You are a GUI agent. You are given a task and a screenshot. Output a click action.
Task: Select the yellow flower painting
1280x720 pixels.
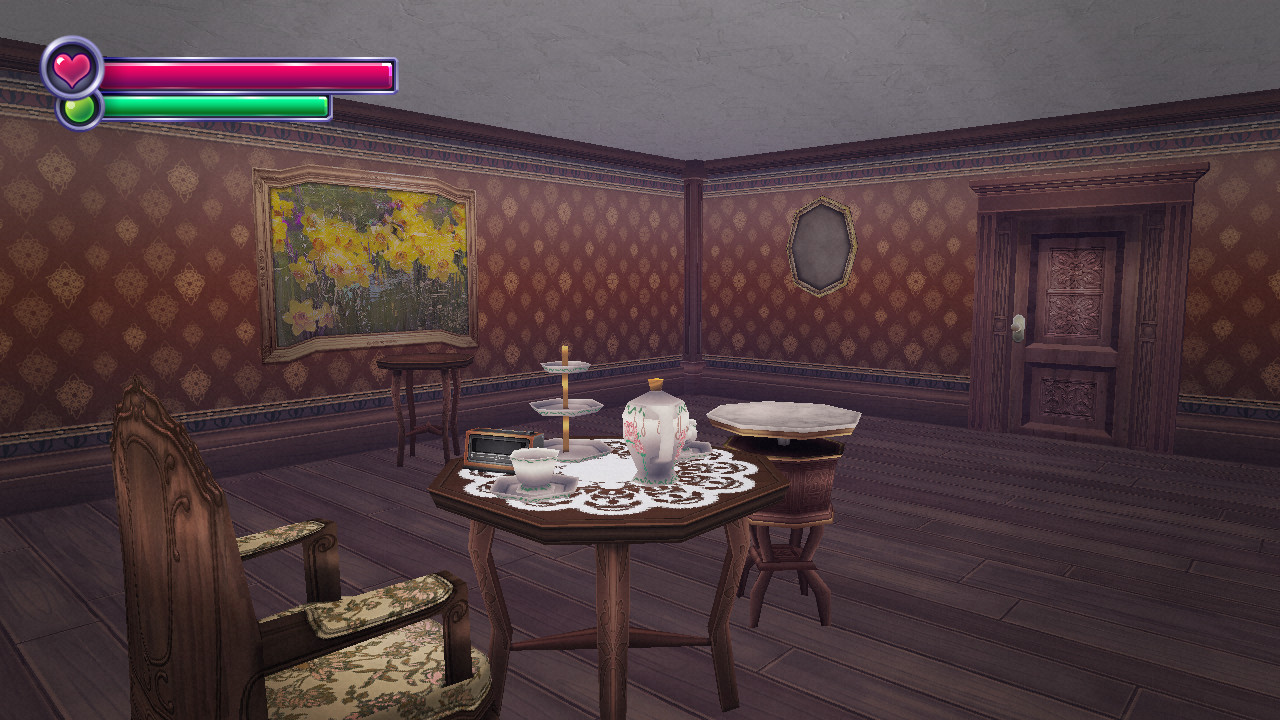[x=360, y=262]
